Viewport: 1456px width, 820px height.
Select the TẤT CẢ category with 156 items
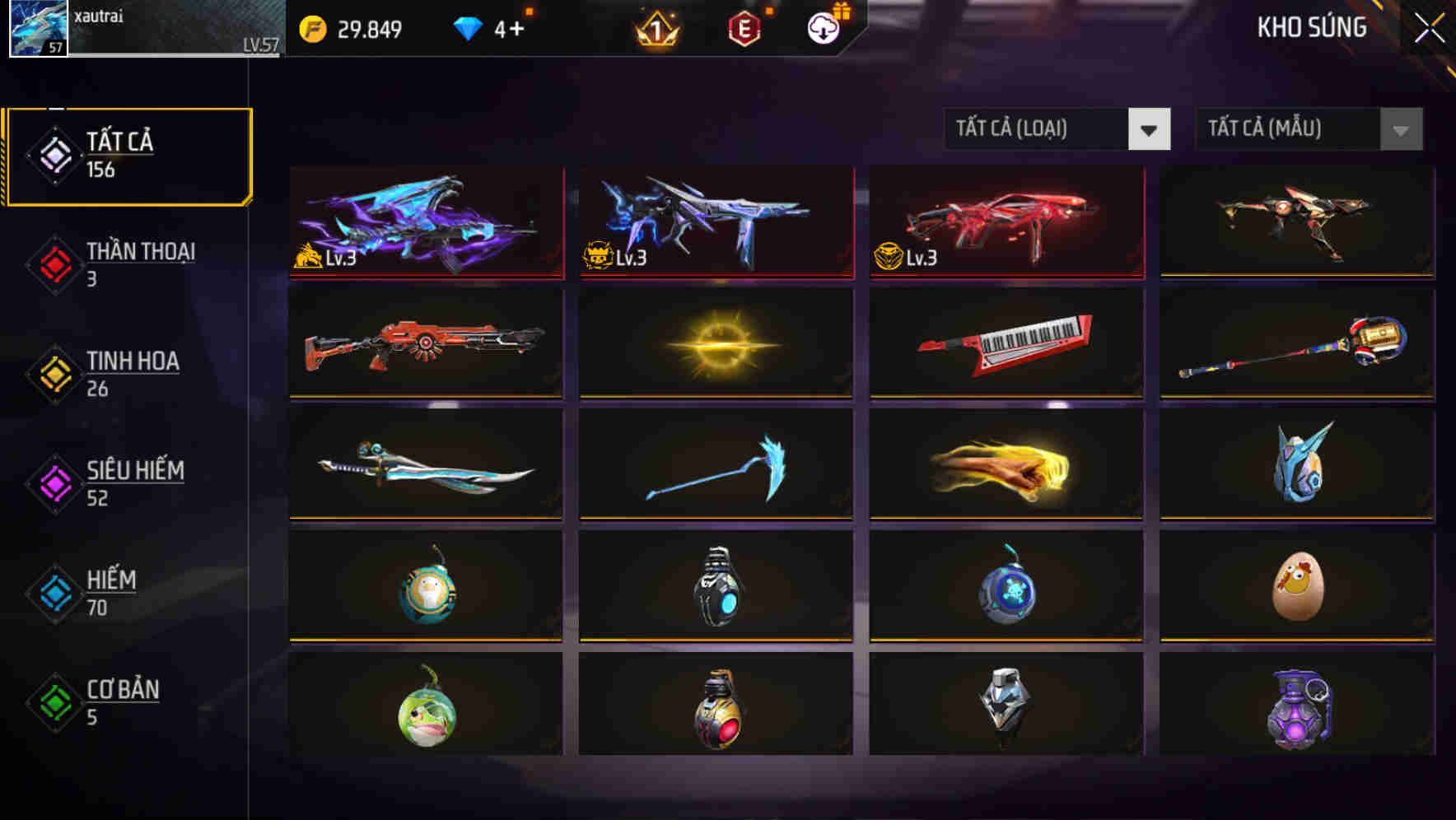(128, 154)
